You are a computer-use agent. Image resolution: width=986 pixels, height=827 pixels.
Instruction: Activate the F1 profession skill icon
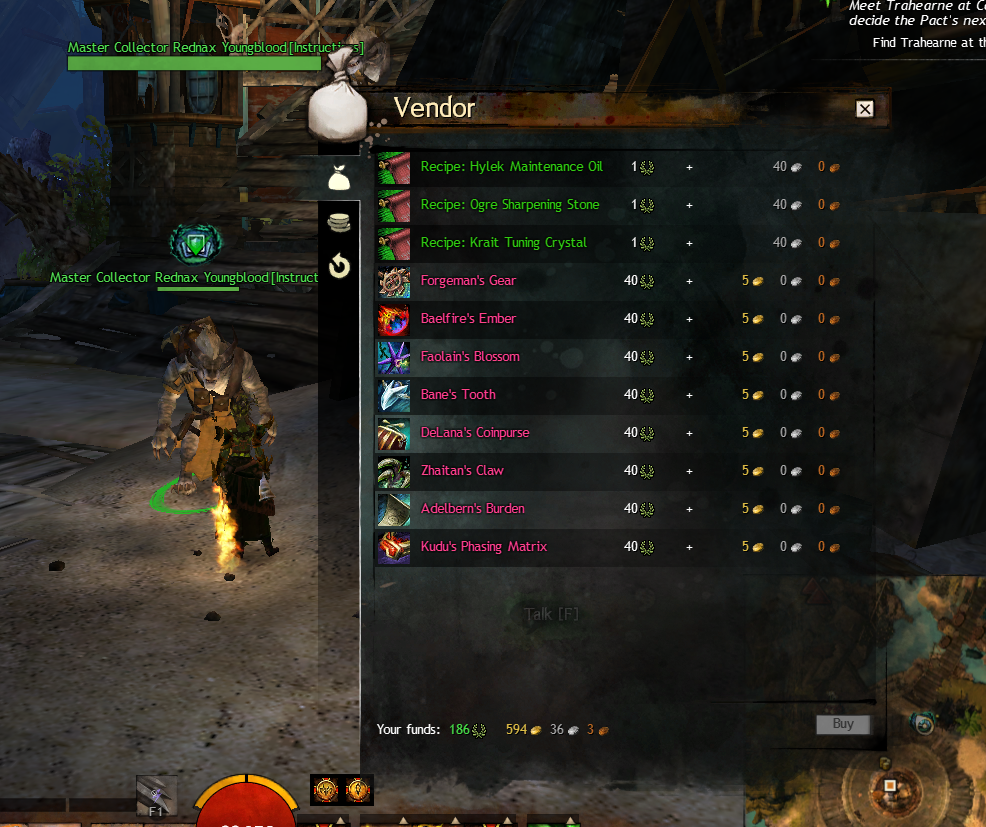pos(157,796)
